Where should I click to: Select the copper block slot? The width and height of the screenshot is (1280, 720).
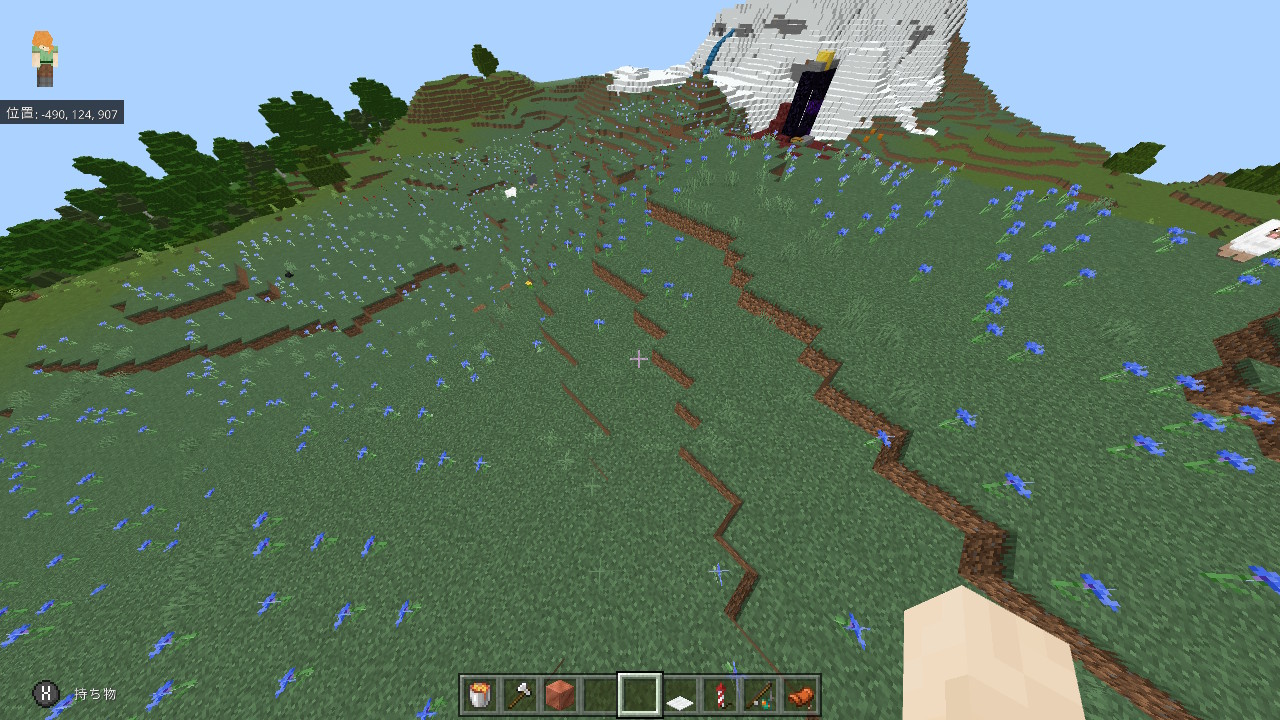[560, 694]
